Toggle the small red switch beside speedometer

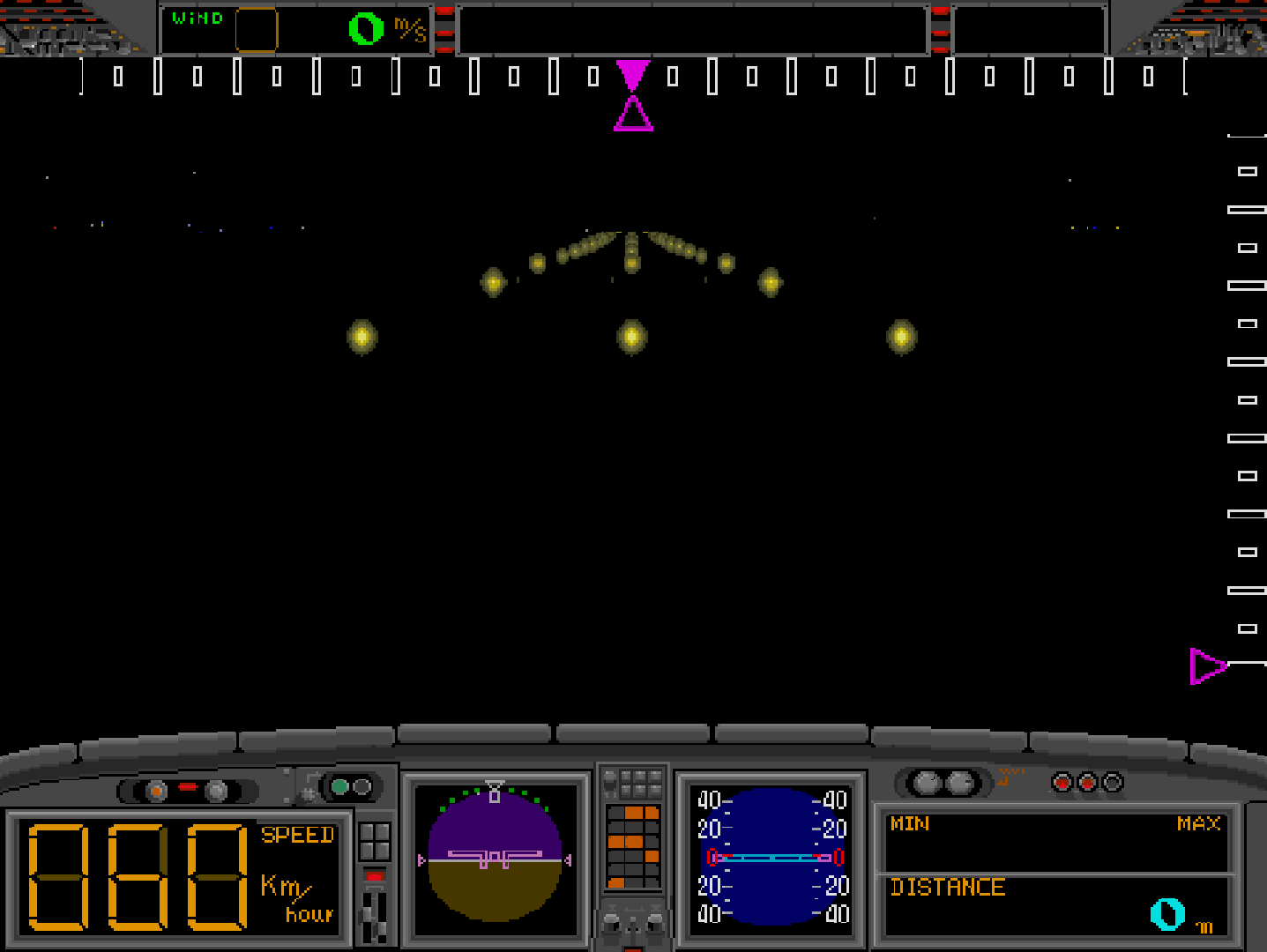pyautogui.click(x=375, y=876)
